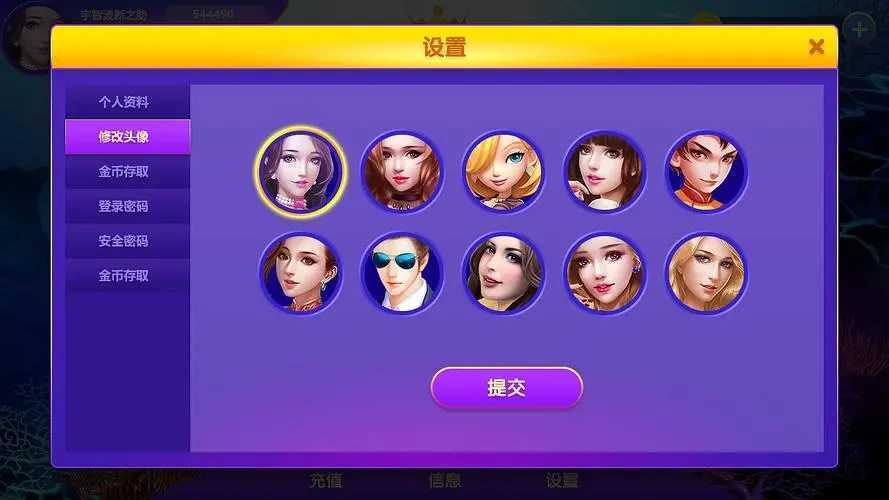Select the 安全密码 tab
This screenshot has width=889, height=500.
pyautogui.click(x=124, y=241)
